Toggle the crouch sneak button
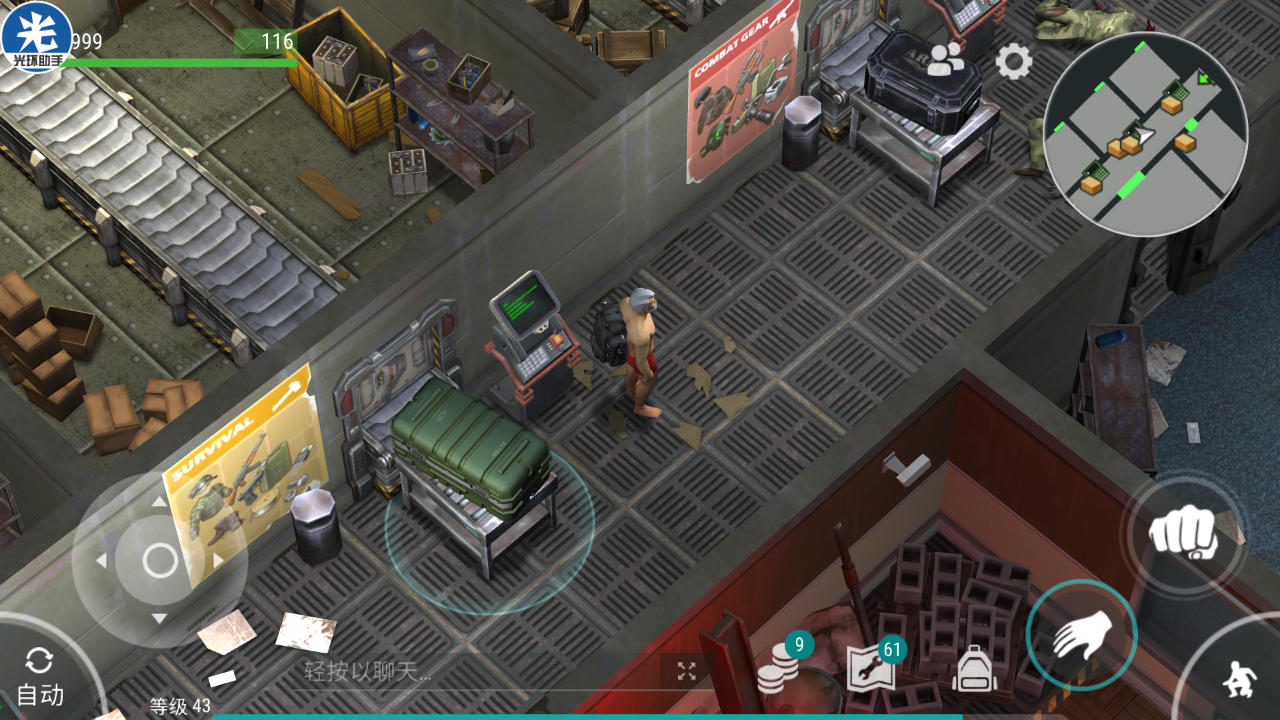This screenshot has height=720, width=1280. [1237, 682]
